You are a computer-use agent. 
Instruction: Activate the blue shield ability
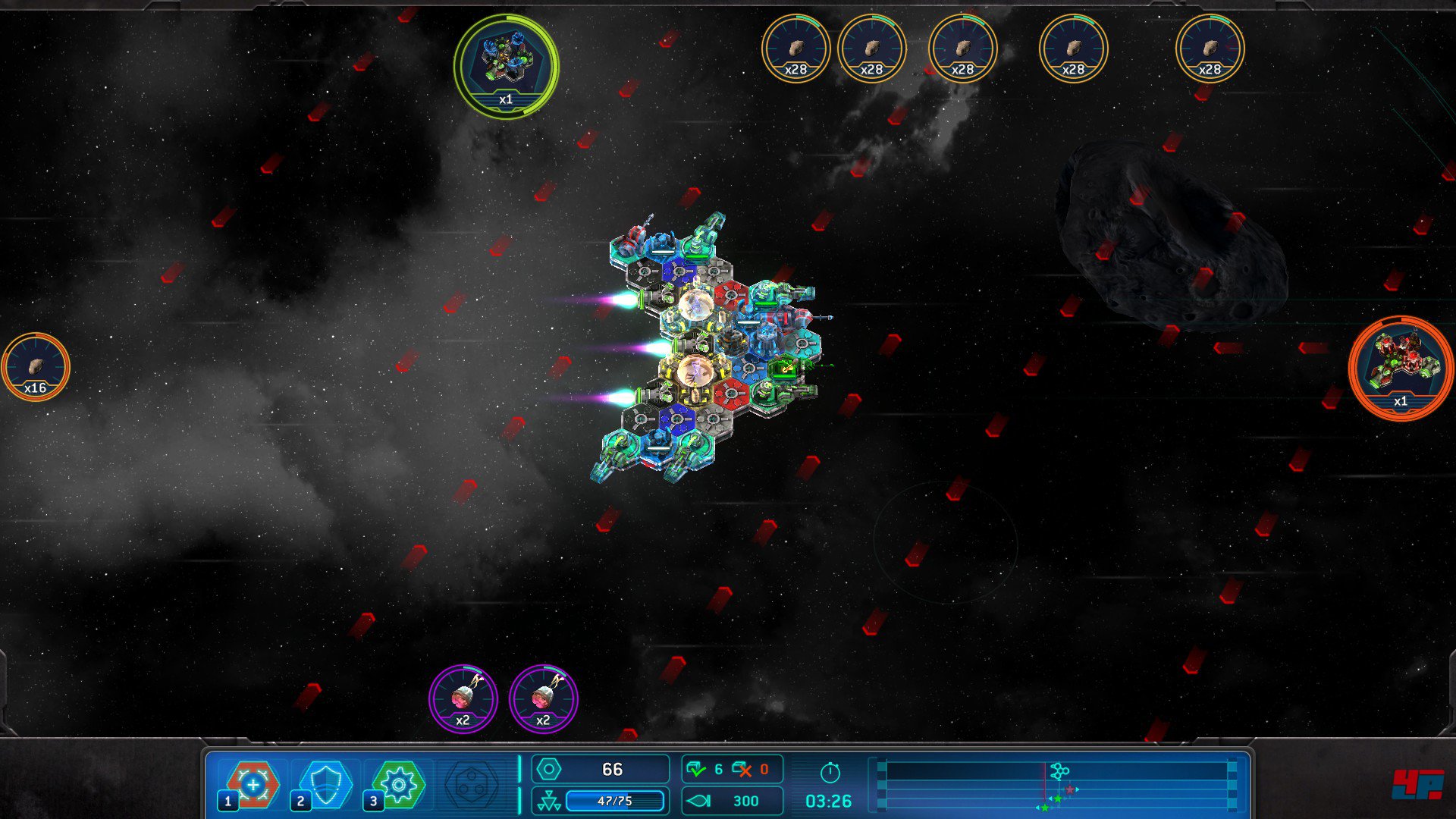(325, 784)
